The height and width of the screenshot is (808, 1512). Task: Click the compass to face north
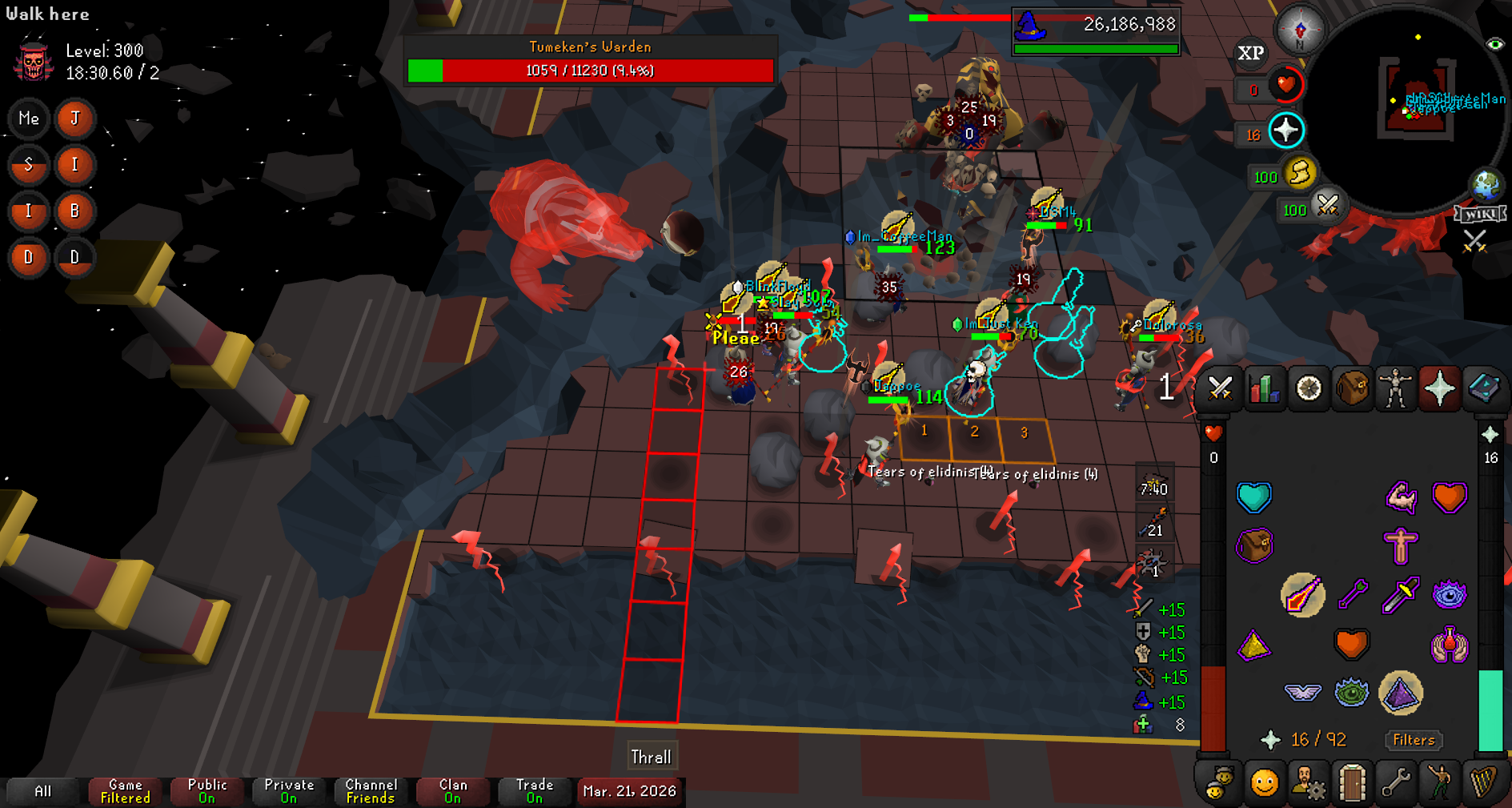tap(1300, 30)
